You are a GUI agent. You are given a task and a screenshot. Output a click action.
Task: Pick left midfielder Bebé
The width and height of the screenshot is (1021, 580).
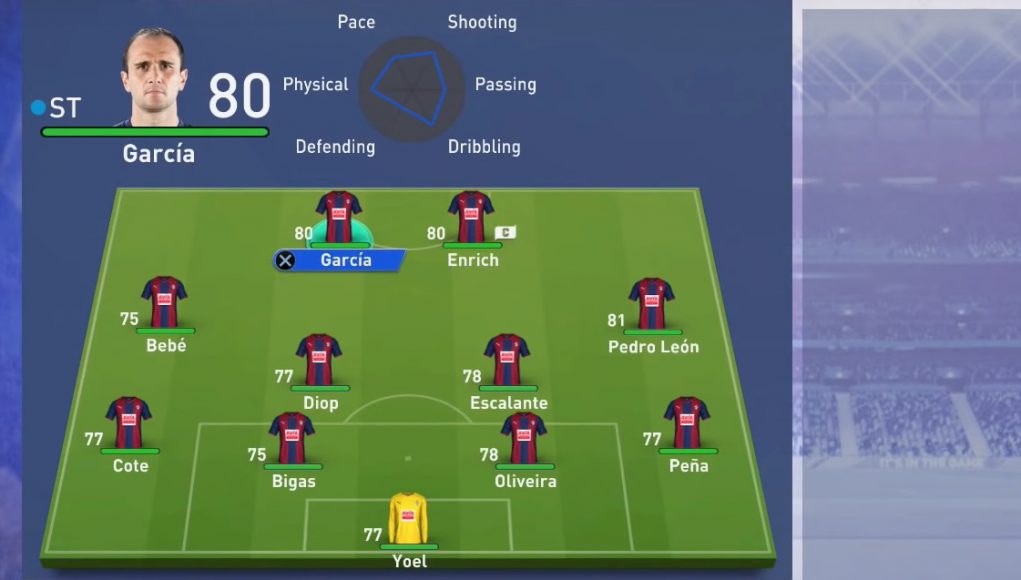(164, 303)
